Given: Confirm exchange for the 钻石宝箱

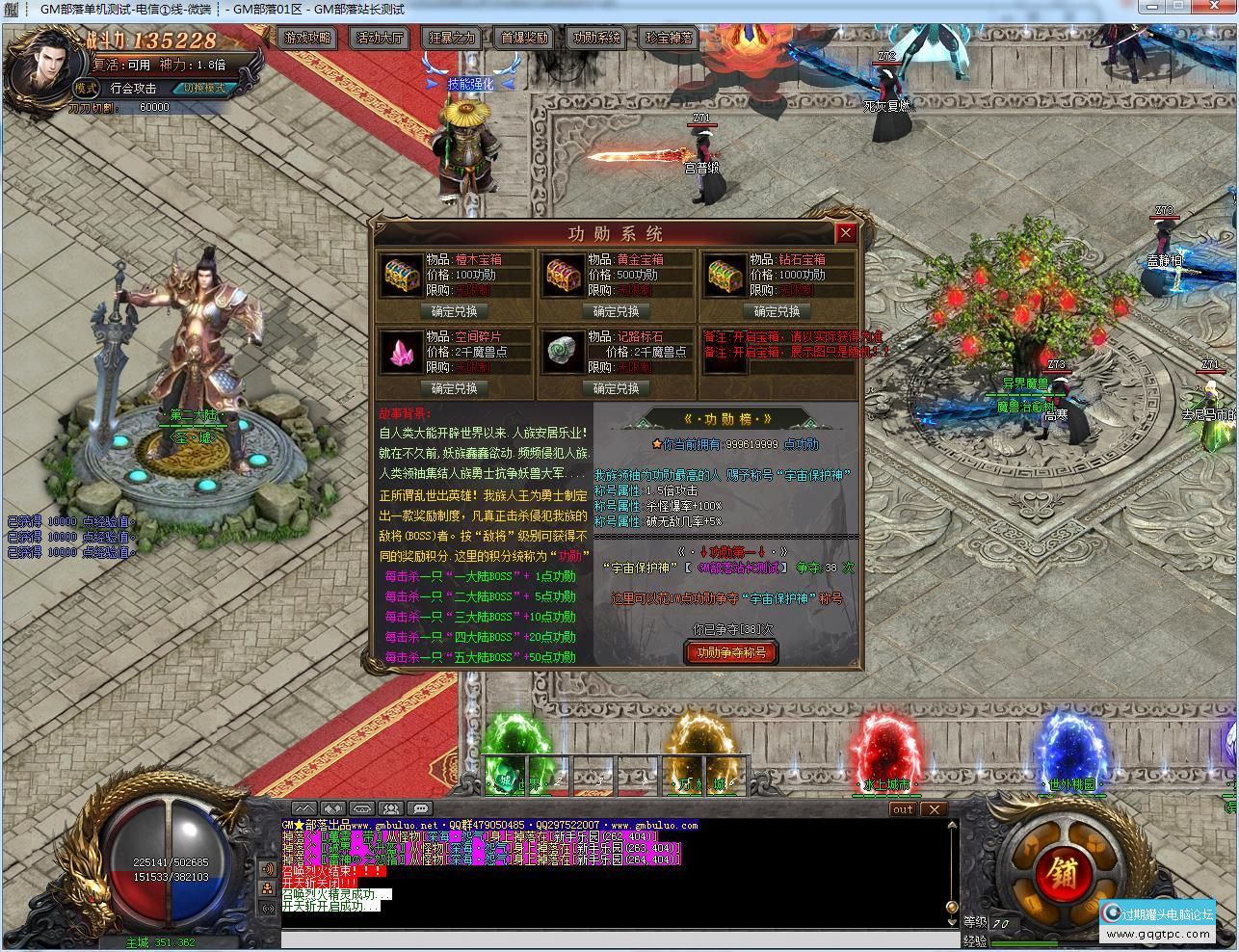Looking at the screenshot, I should 778,311.
